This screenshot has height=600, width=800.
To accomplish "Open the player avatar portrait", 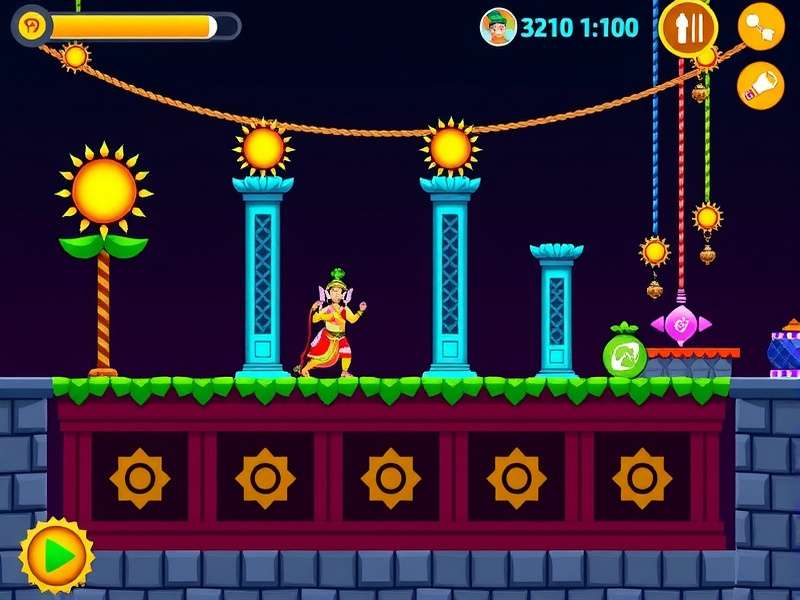I will point(497,27).
